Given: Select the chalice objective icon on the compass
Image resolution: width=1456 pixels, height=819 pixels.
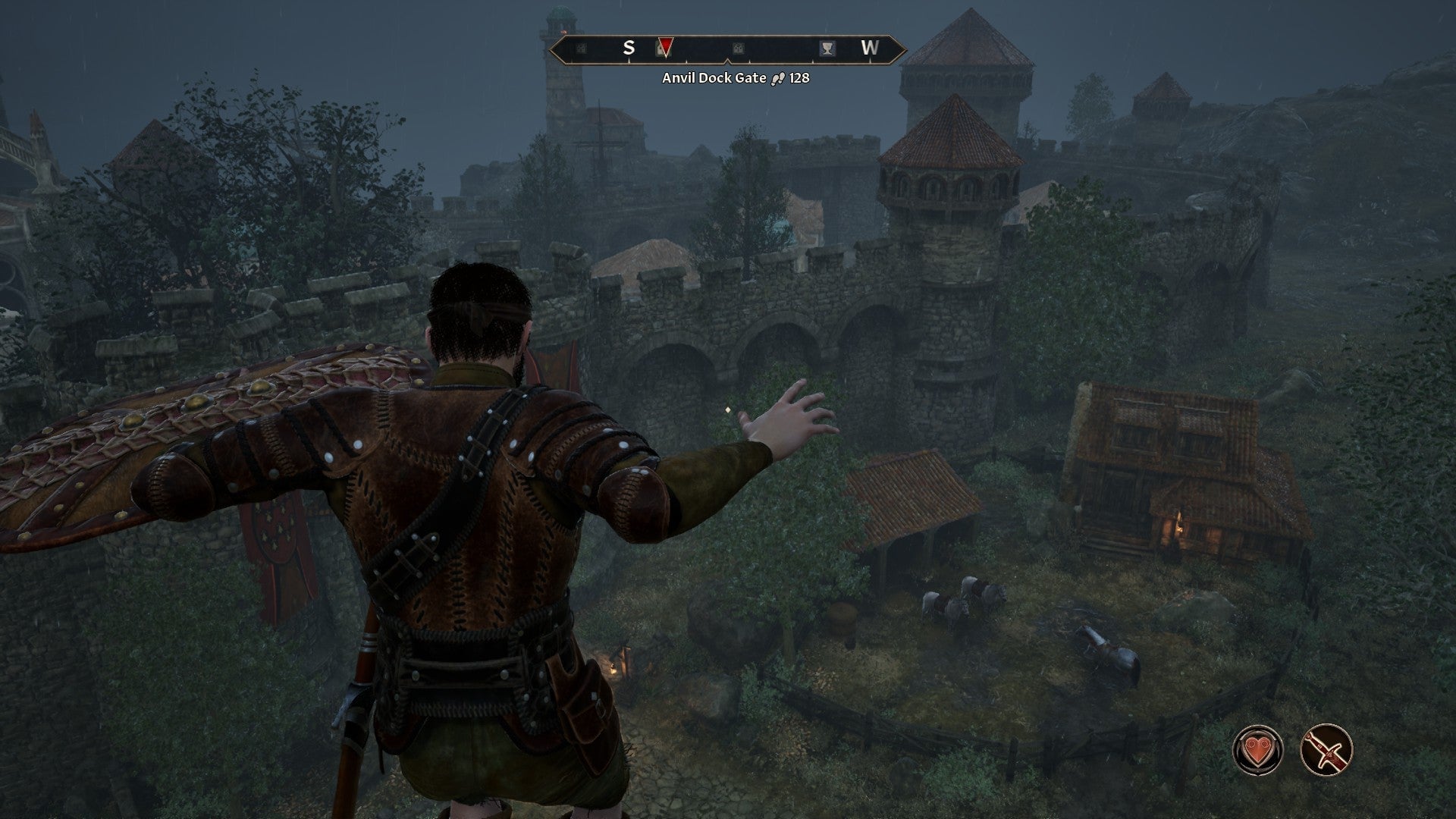Looking at the screenshot, I should (x=826, y=48).
